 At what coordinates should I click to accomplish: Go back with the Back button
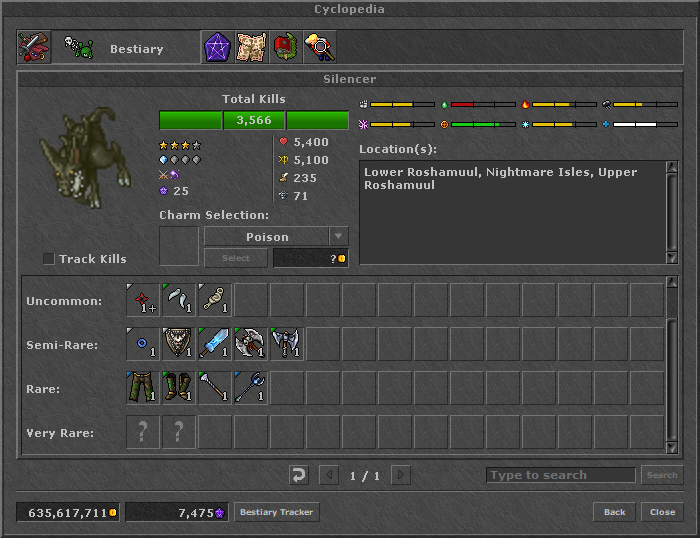pyautogui.click(x=614, y=513)
